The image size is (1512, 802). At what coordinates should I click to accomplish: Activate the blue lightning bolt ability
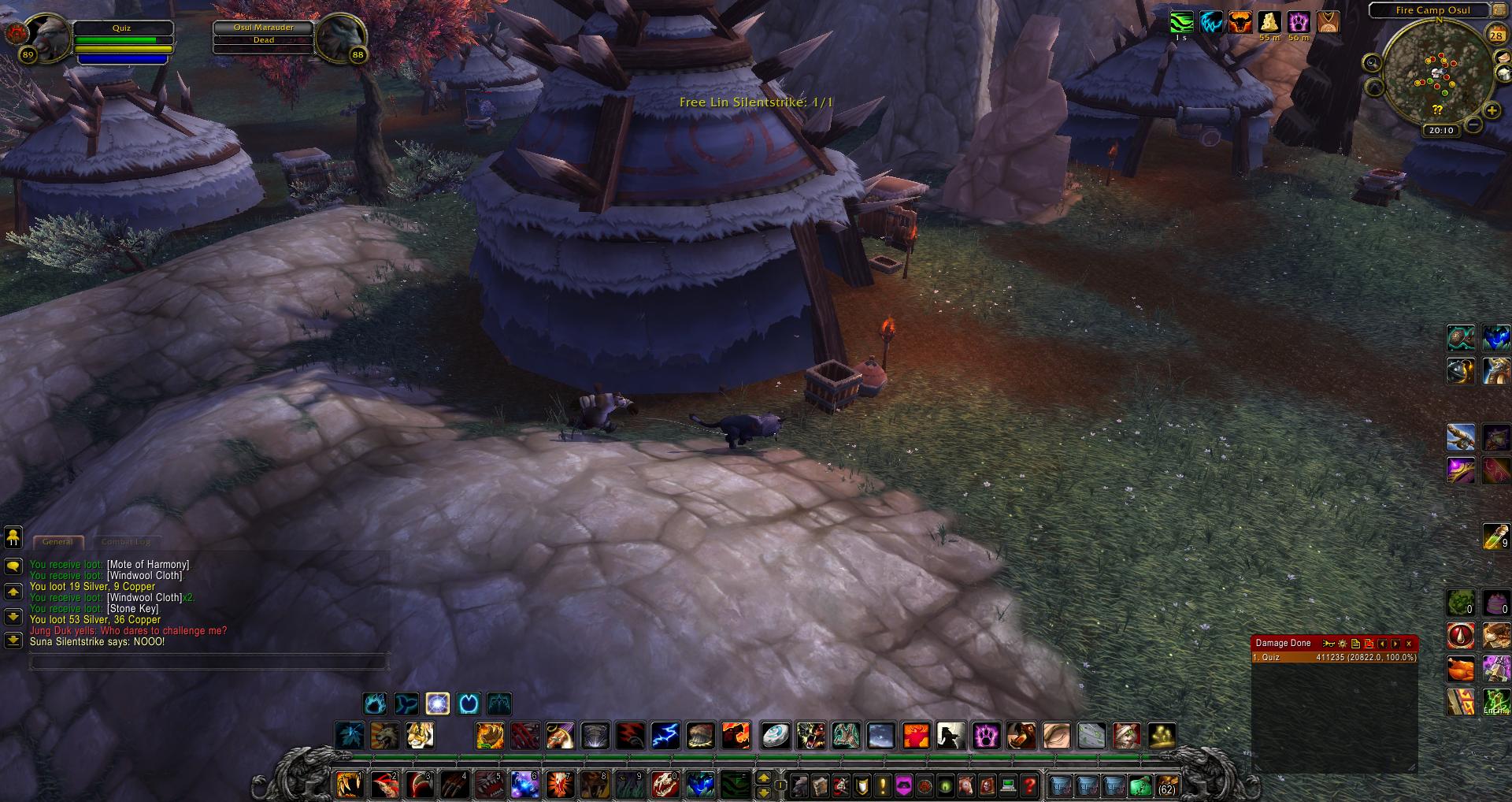665,736
